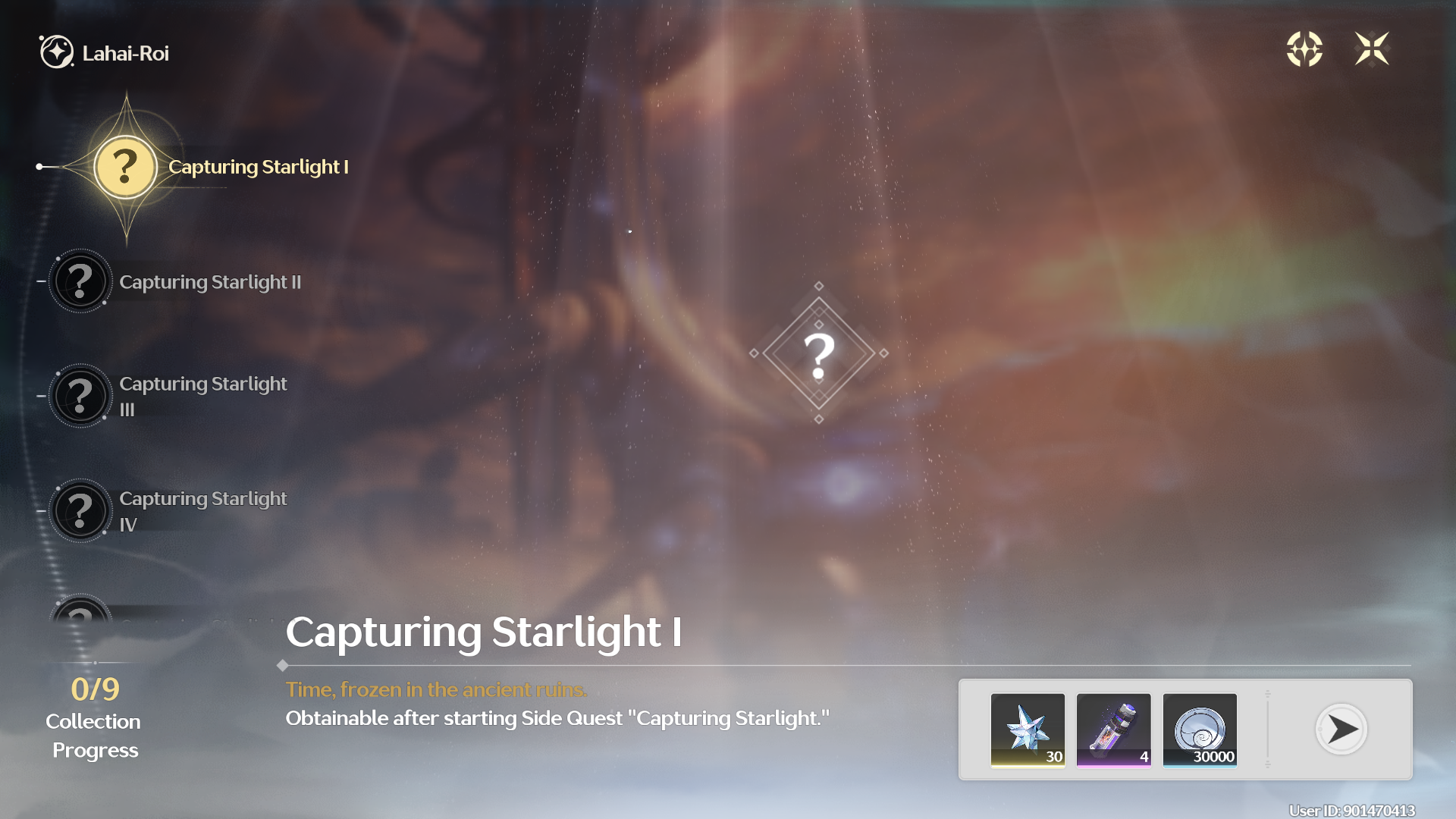Click the Capturing Starlight I title heading
Screen dimensions: 1456x819
485,632
